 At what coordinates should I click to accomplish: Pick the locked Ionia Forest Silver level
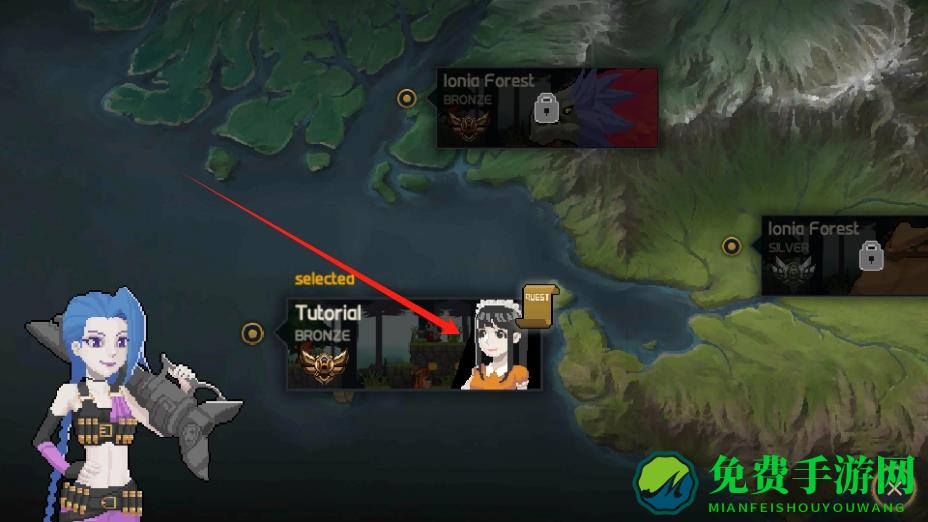point(845,256)
